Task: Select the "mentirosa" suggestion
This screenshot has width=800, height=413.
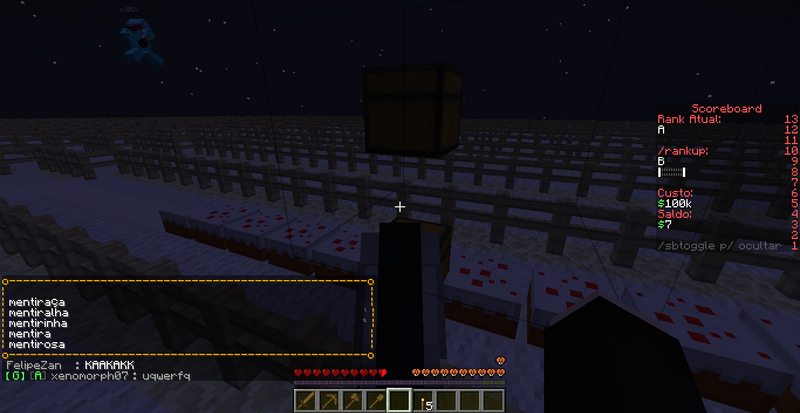Action: 36,344
